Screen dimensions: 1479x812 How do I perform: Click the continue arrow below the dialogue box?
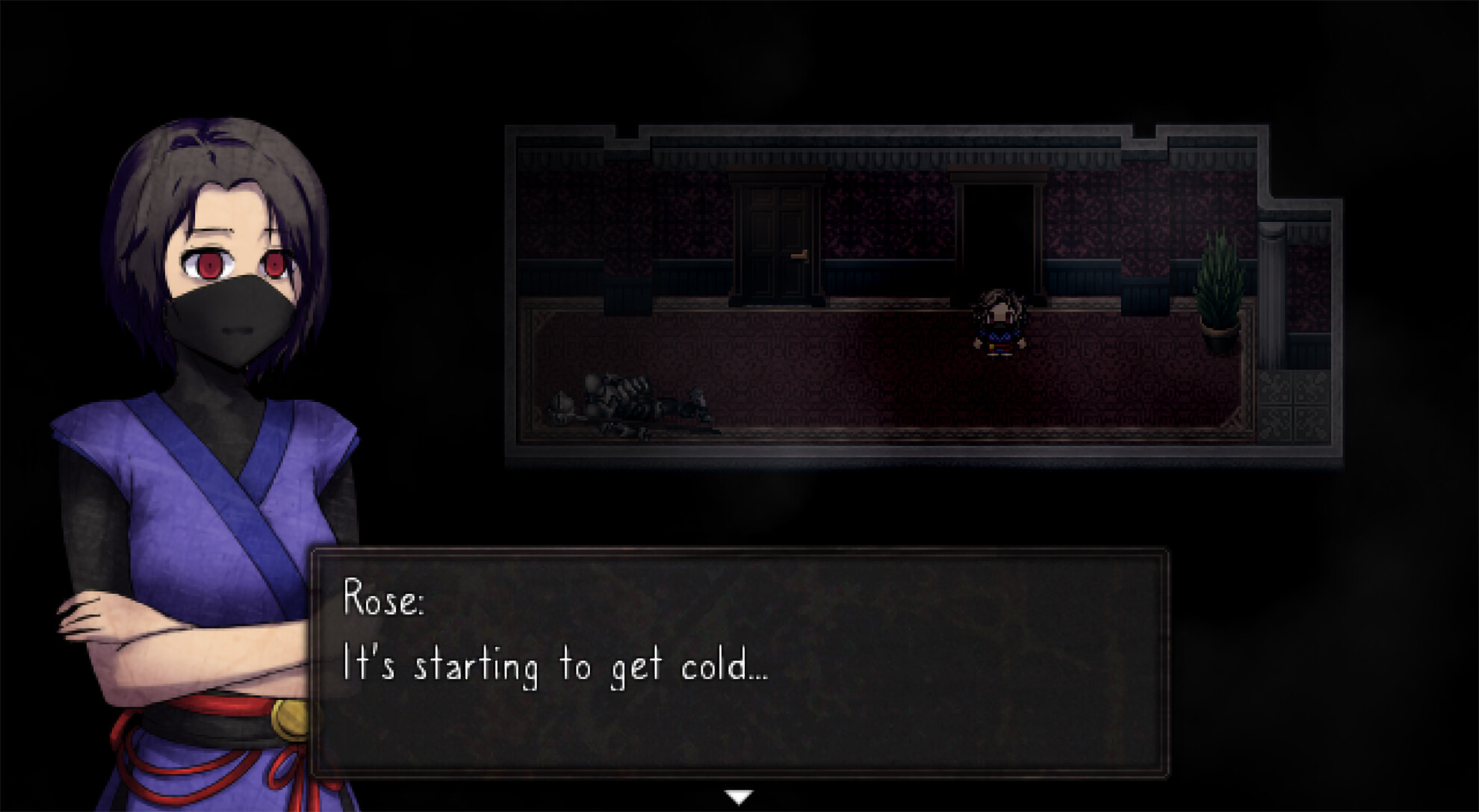click(738, 796)
